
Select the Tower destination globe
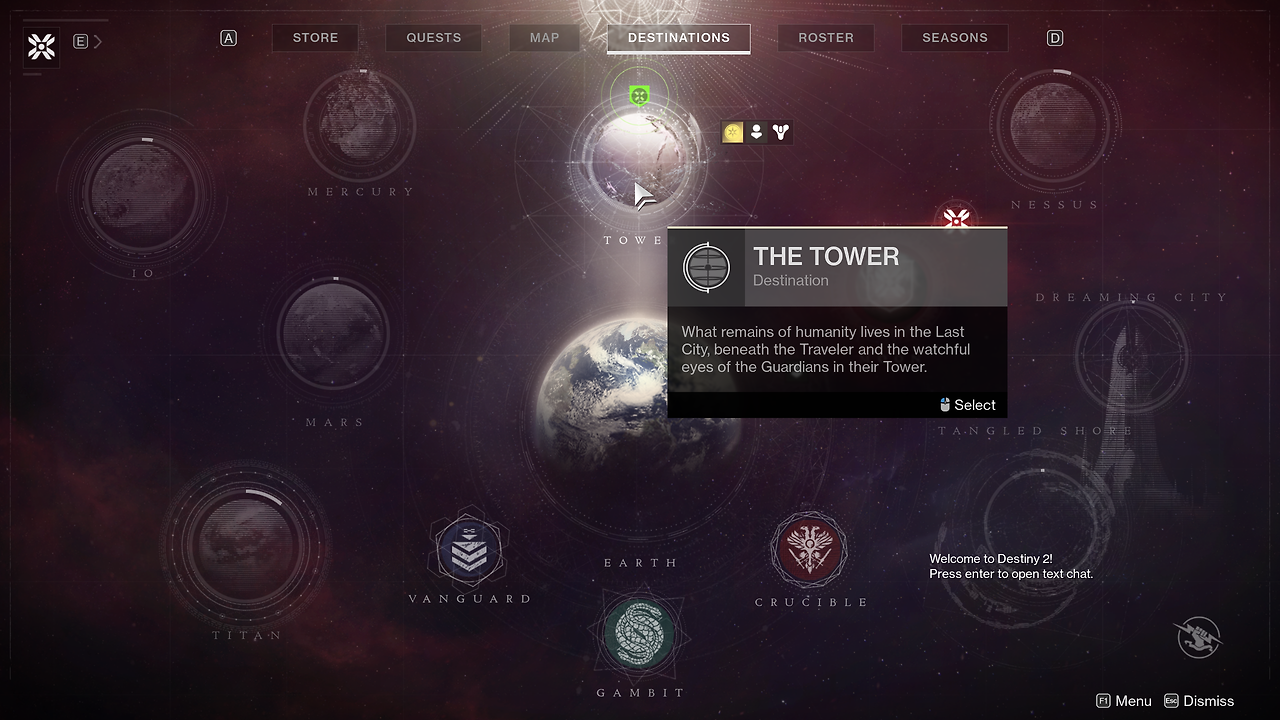pyautogui.click(x=636, y=160)
